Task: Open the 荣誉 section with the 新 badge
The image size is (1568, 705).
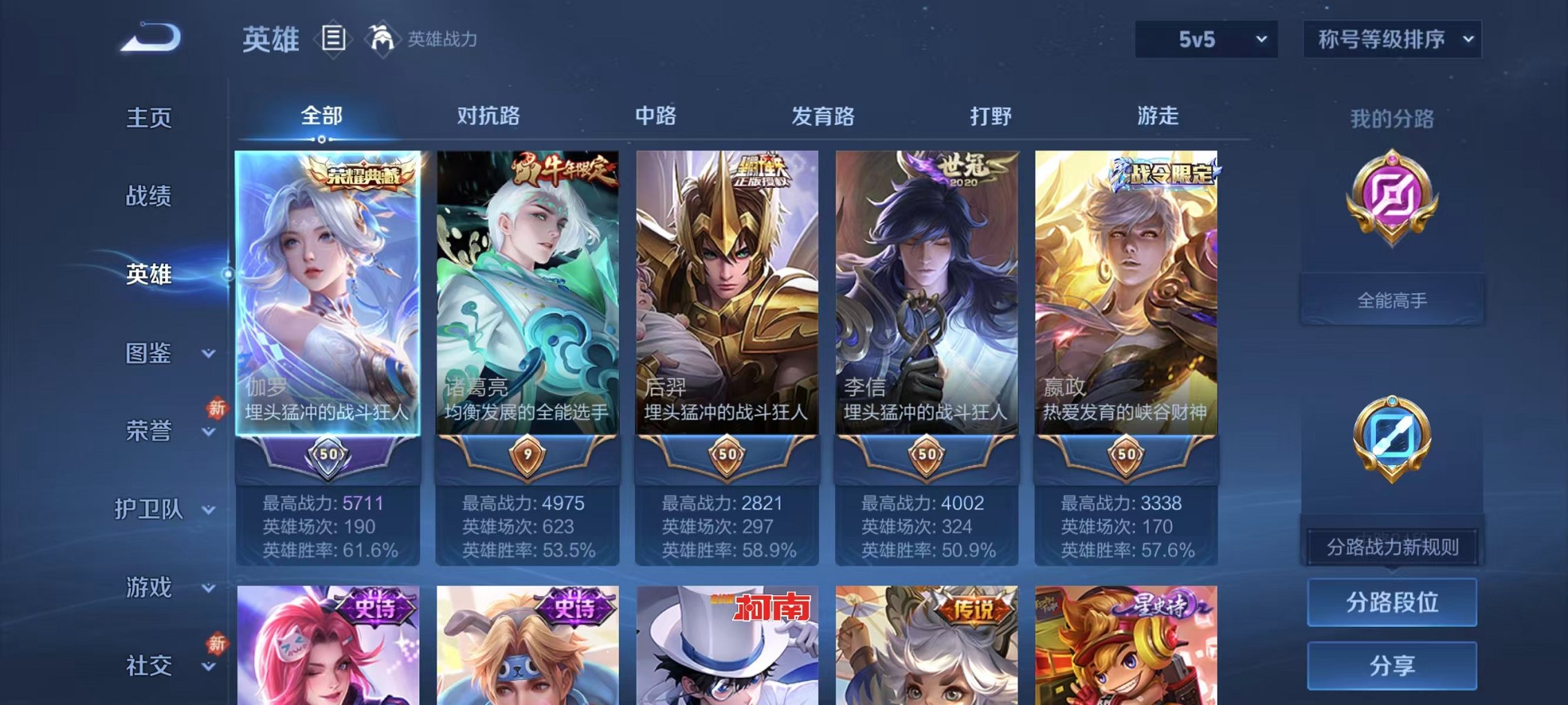Action: coord(147,430)
